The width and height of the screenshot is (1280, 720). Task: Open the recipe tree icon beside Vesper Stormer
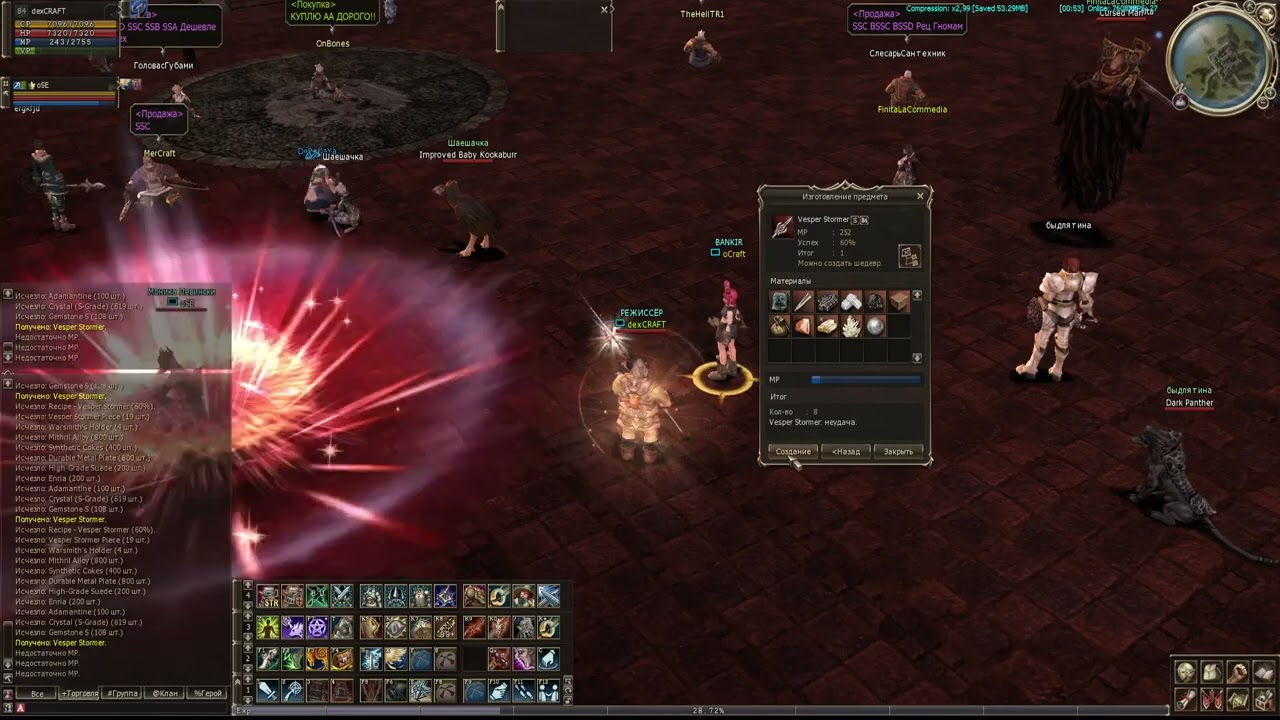(x=908, y=255)
